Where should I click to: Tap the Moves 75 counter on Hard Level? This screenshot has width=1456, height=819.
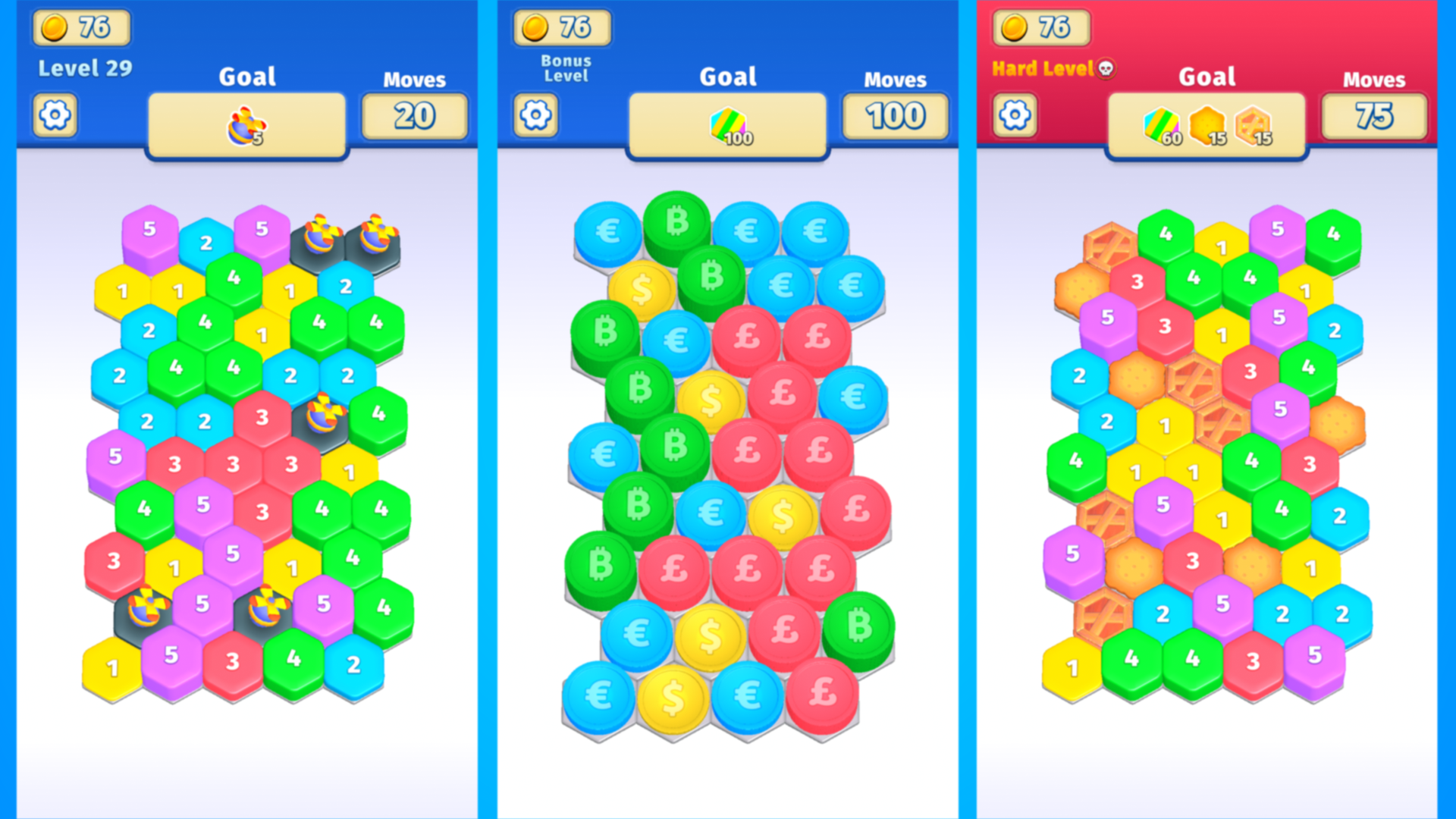pos(1374,115)
